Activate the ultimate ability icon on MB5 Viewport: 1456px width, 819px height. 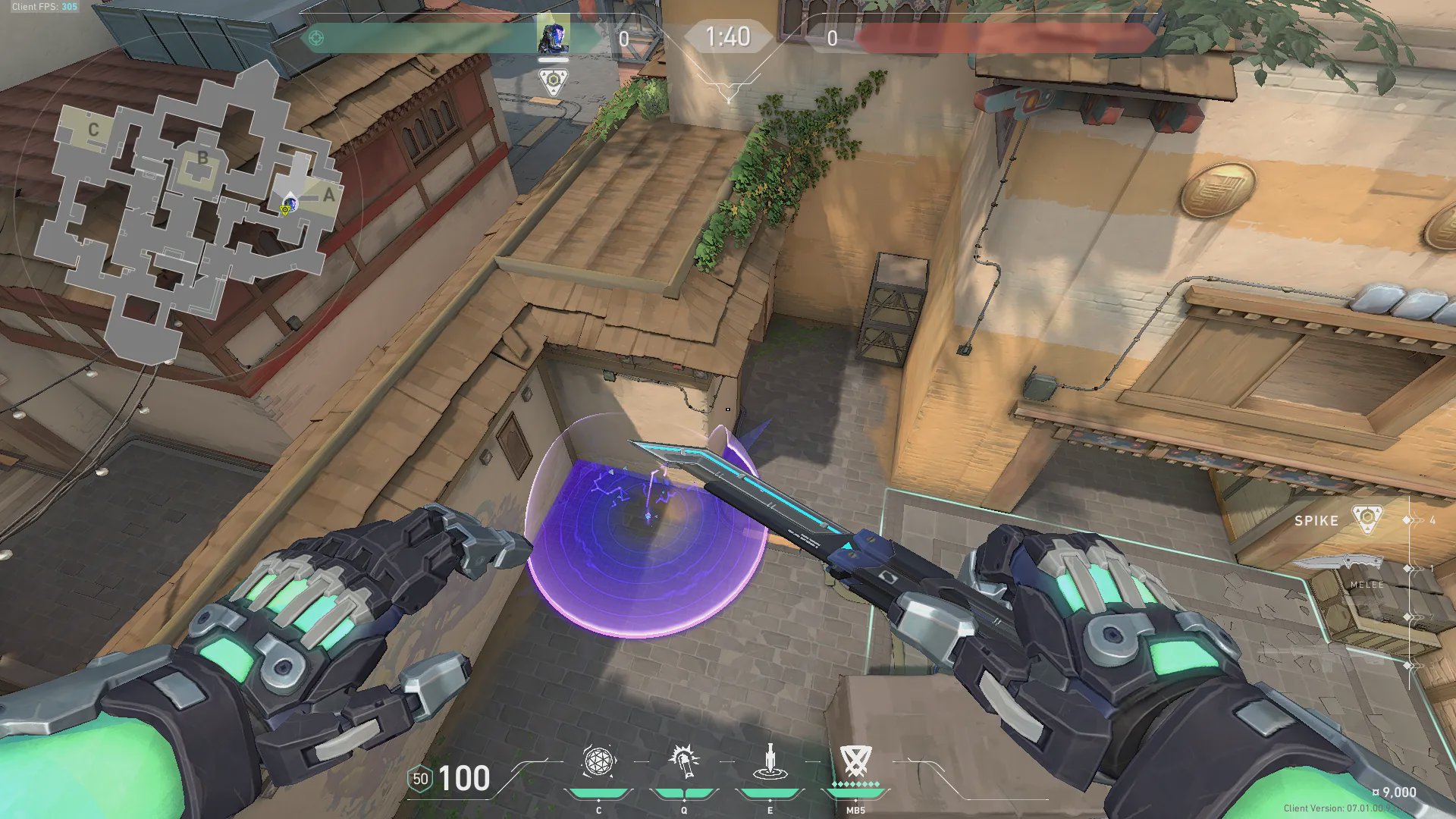(x=855, y=761)
